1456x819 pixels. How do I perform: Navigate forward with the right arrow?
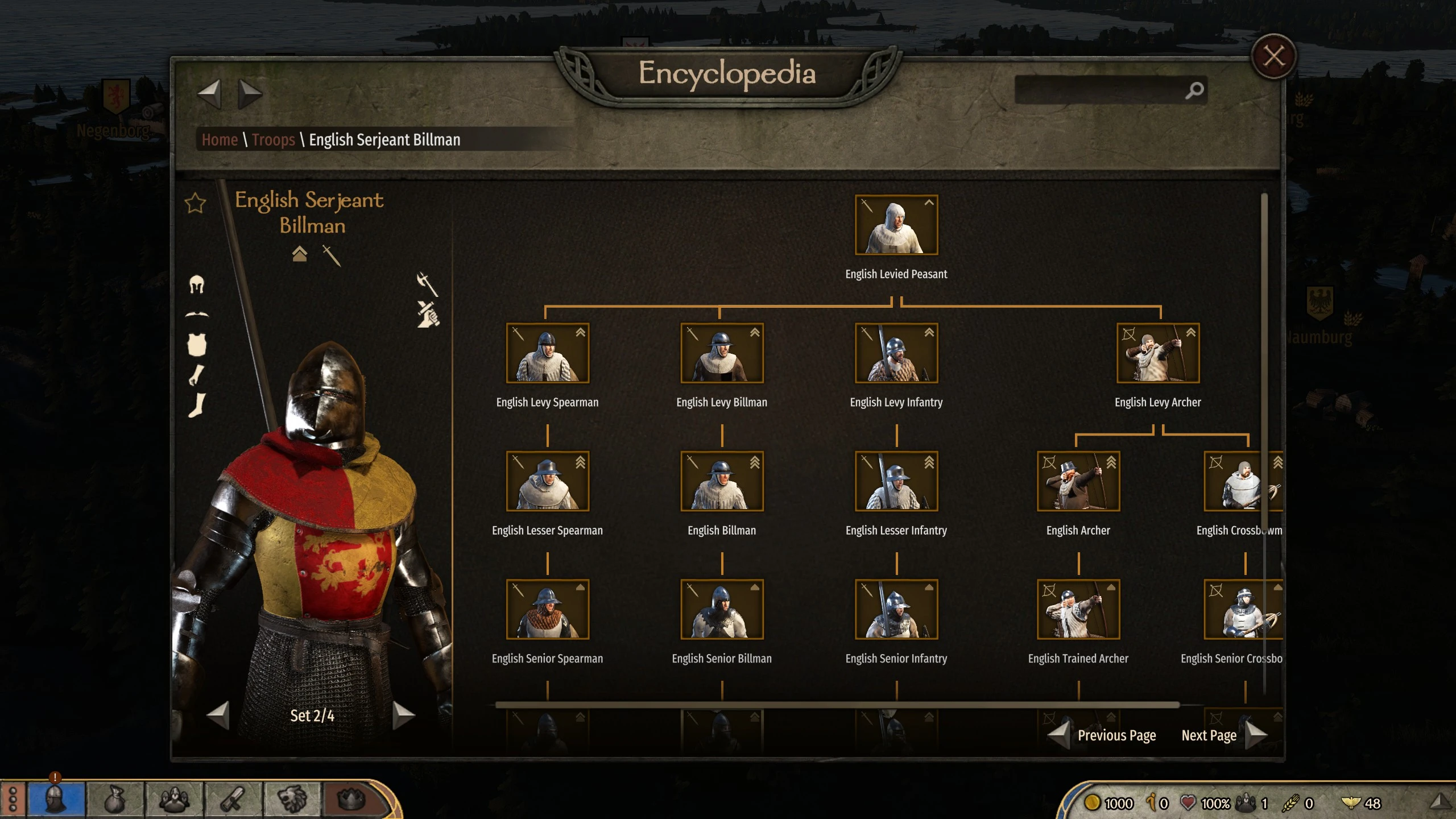coord(249,94)
